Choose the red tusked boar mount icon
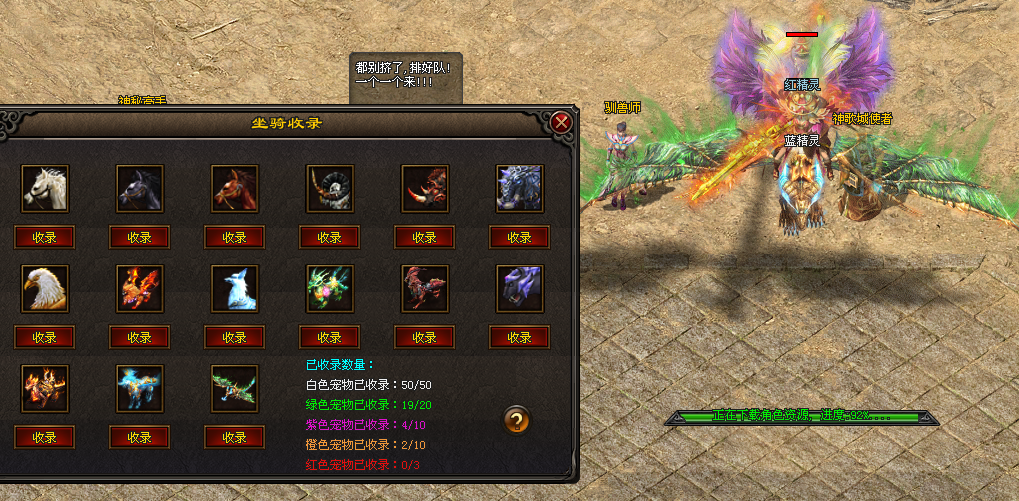This screenshot has height=501, width=1019. click(x=425, y=189)
